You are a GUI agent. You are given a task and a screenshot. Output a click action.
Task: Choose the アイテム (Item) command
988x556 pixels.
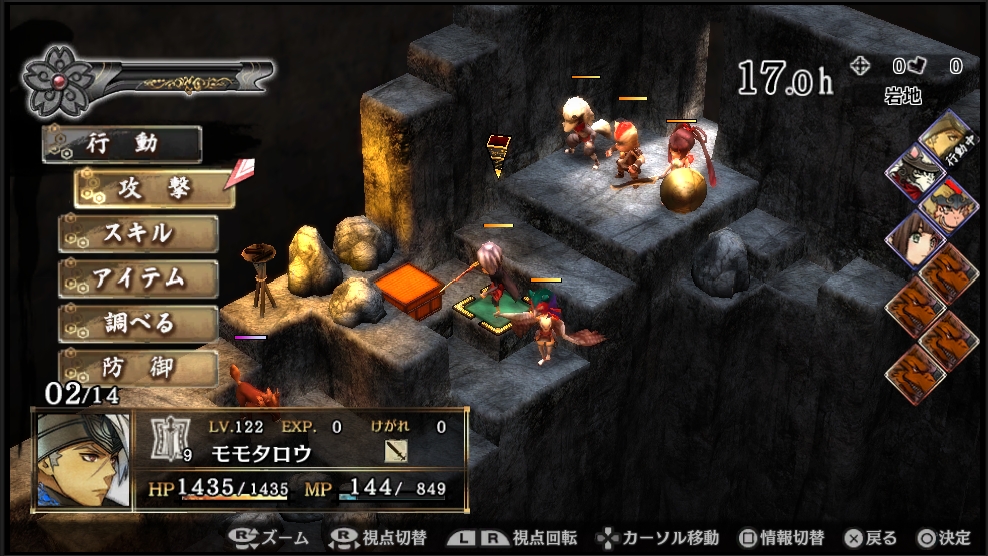pos(139,279)
